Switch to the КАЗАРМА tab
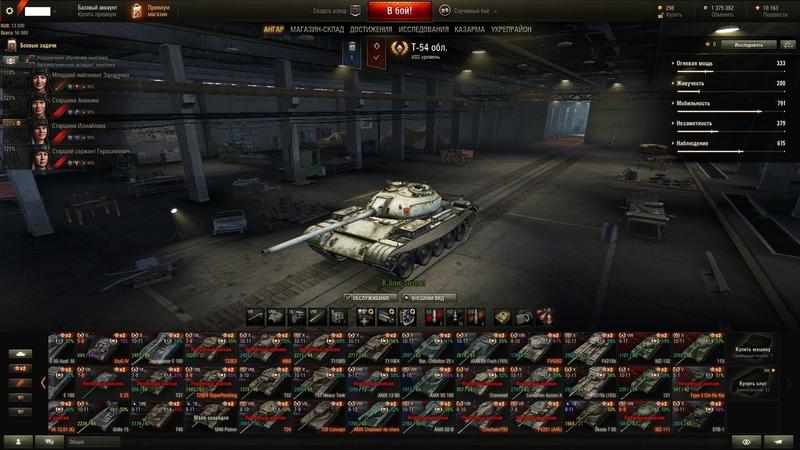This screenshot has height=450, width=800. tap(471, 30)
